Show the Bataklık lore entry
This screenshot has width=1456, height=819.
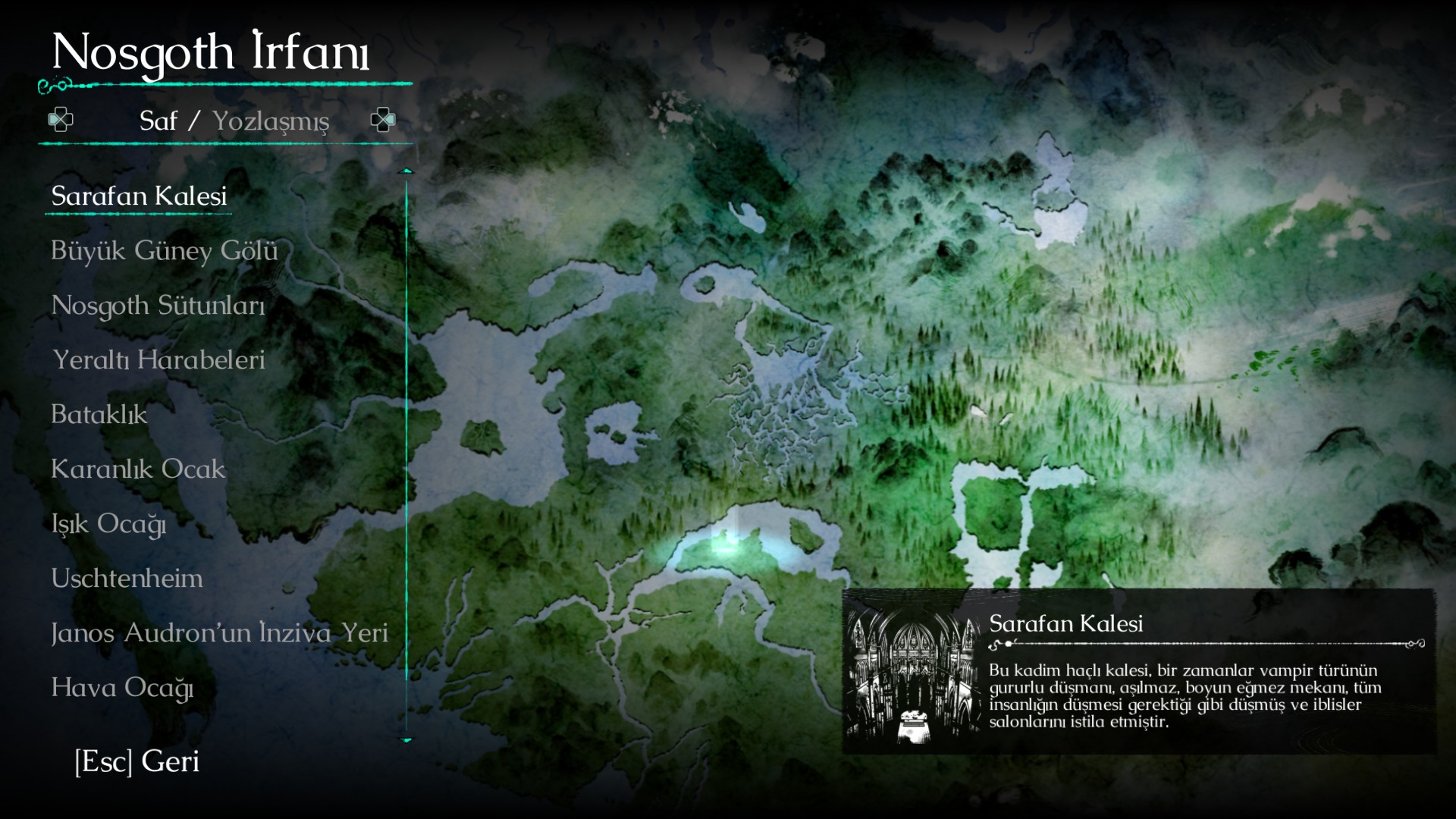point(99,415)
